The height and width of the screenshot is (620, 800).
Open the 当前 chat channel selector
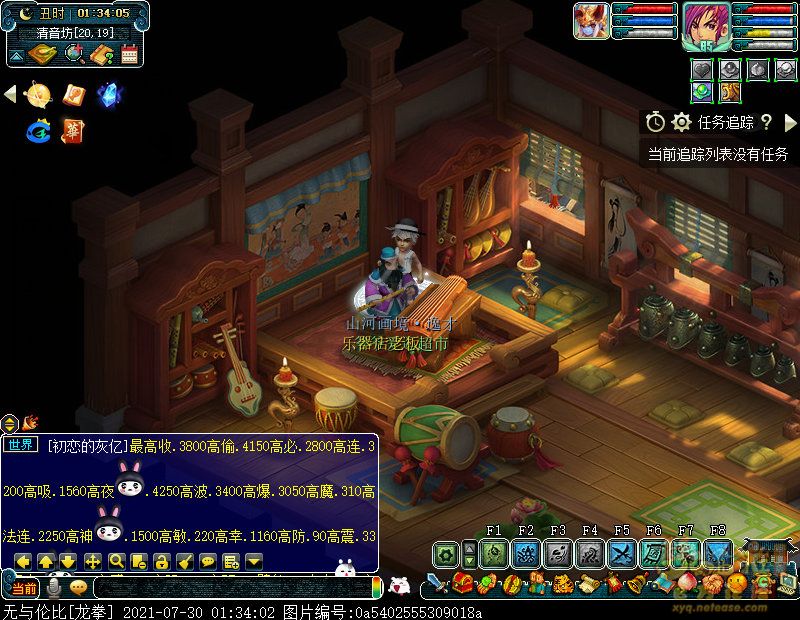click(x=24, y=588)
